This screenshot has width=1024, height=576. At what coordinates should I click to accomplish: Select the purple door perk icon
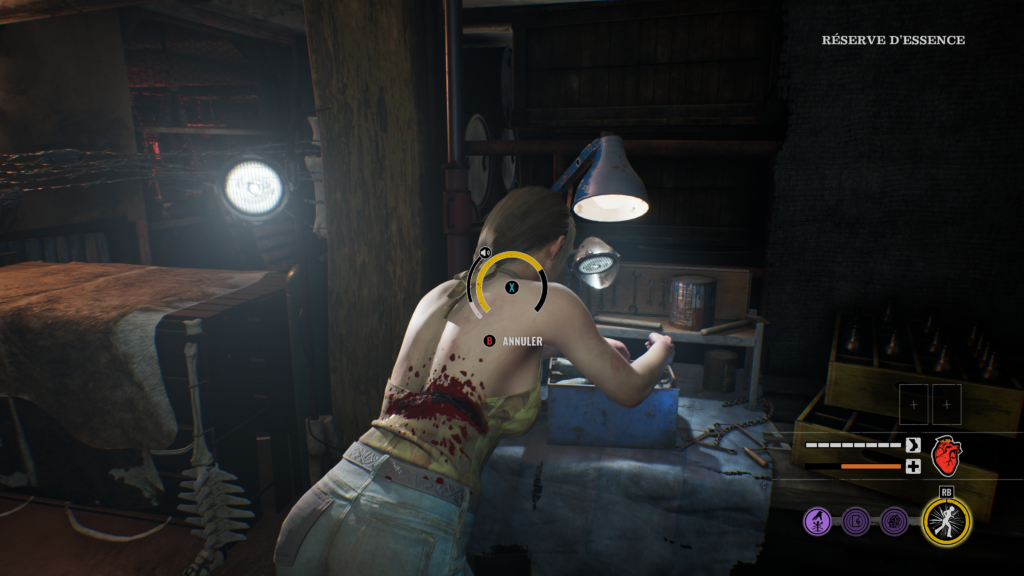pyautogui.click(x=856, y=521)
